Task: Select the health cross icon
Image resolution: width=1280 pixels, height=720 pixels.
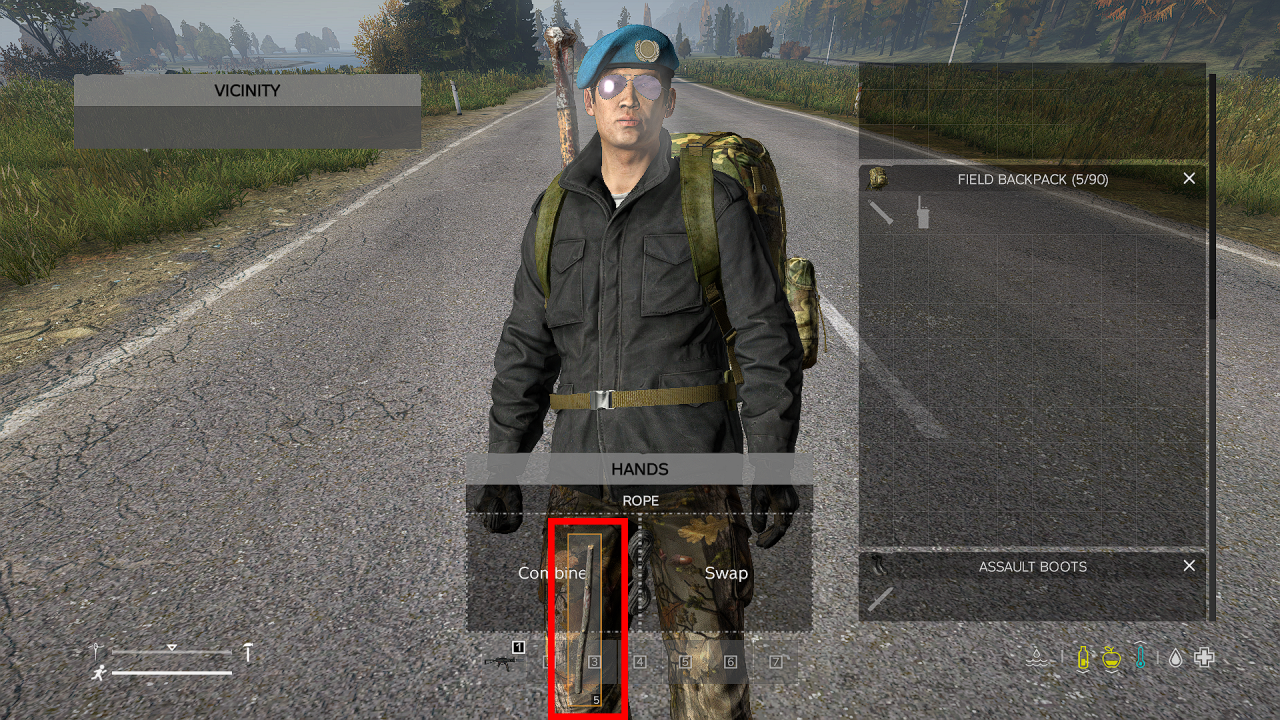Action: coord(1203,658)
